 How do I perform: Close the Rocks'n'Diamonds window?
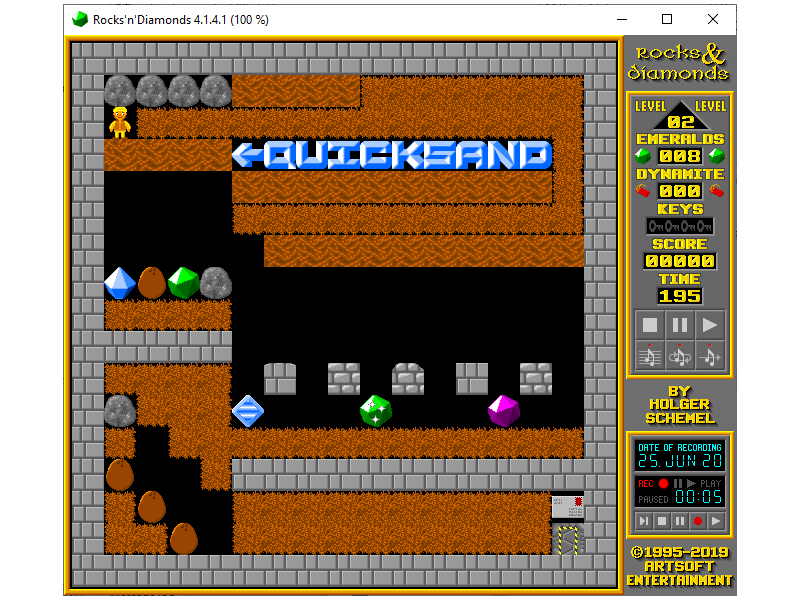[x=712, y=19]
